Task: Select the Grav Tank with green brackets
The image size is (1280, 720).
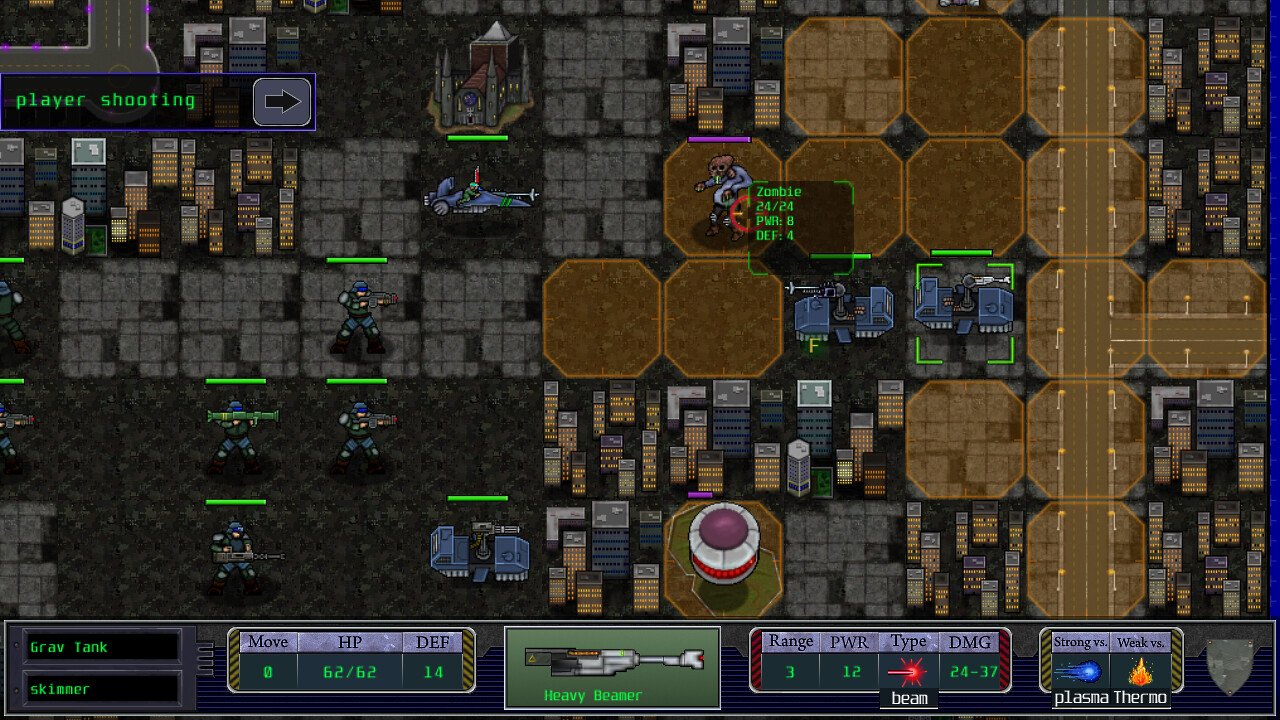Action: (964, 311)
